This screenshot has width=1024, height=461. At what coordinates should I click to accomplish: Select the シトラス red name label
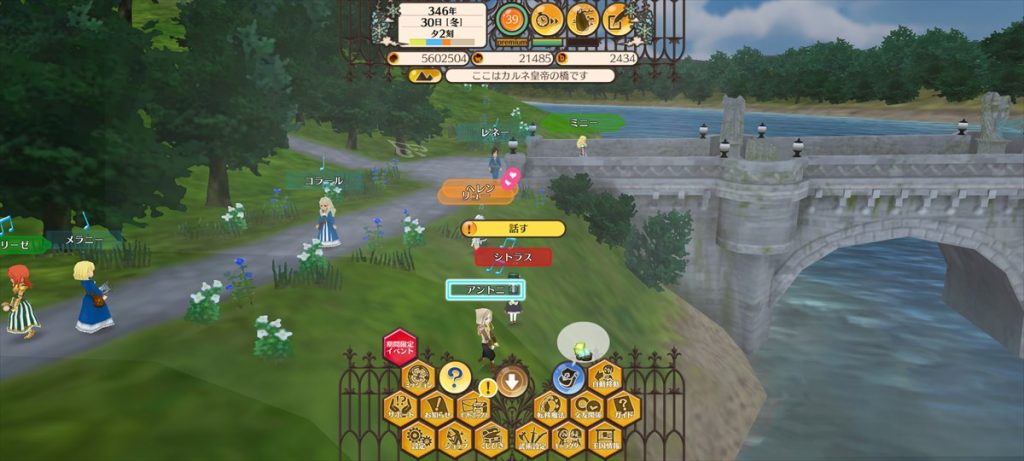pos(512,257)
